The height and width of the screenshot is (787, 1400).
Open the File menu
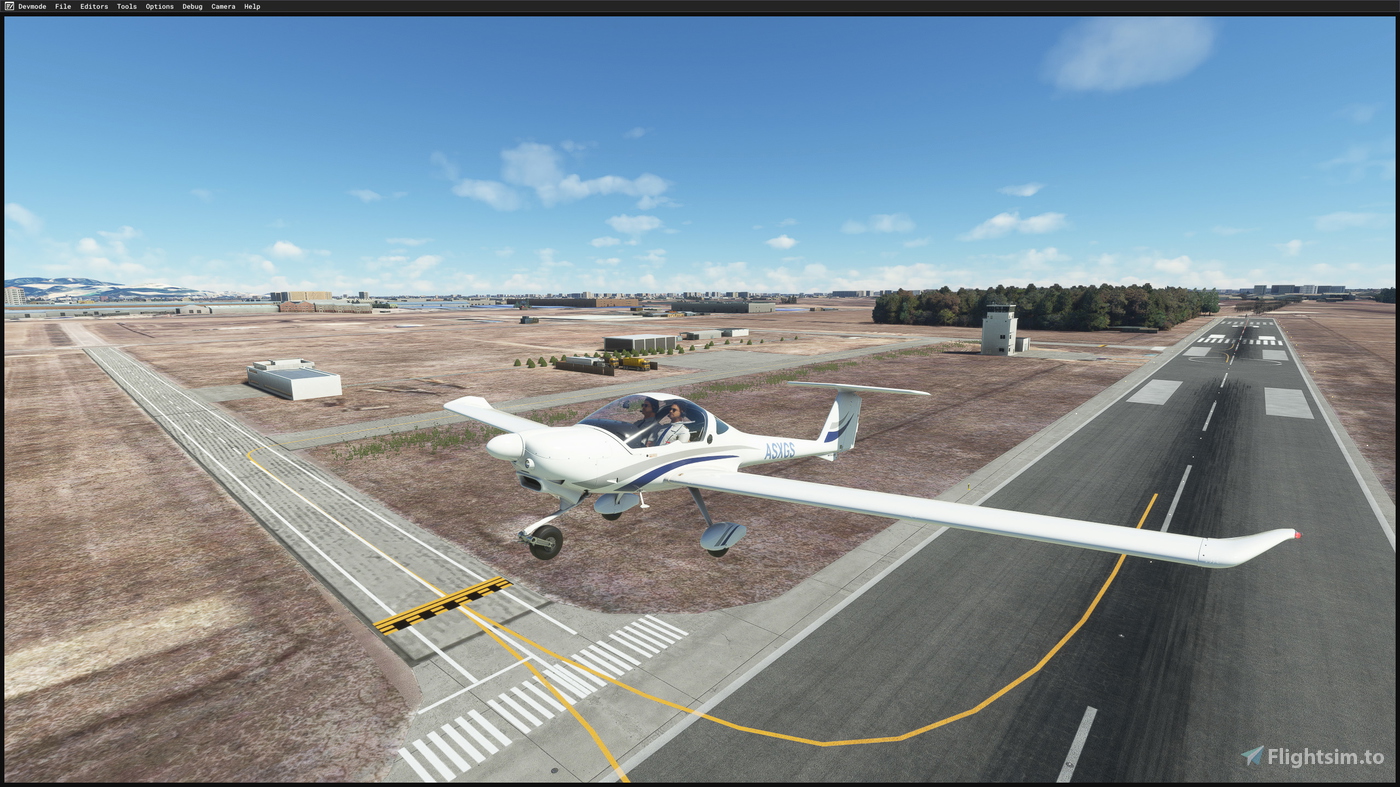pos(62,6)
